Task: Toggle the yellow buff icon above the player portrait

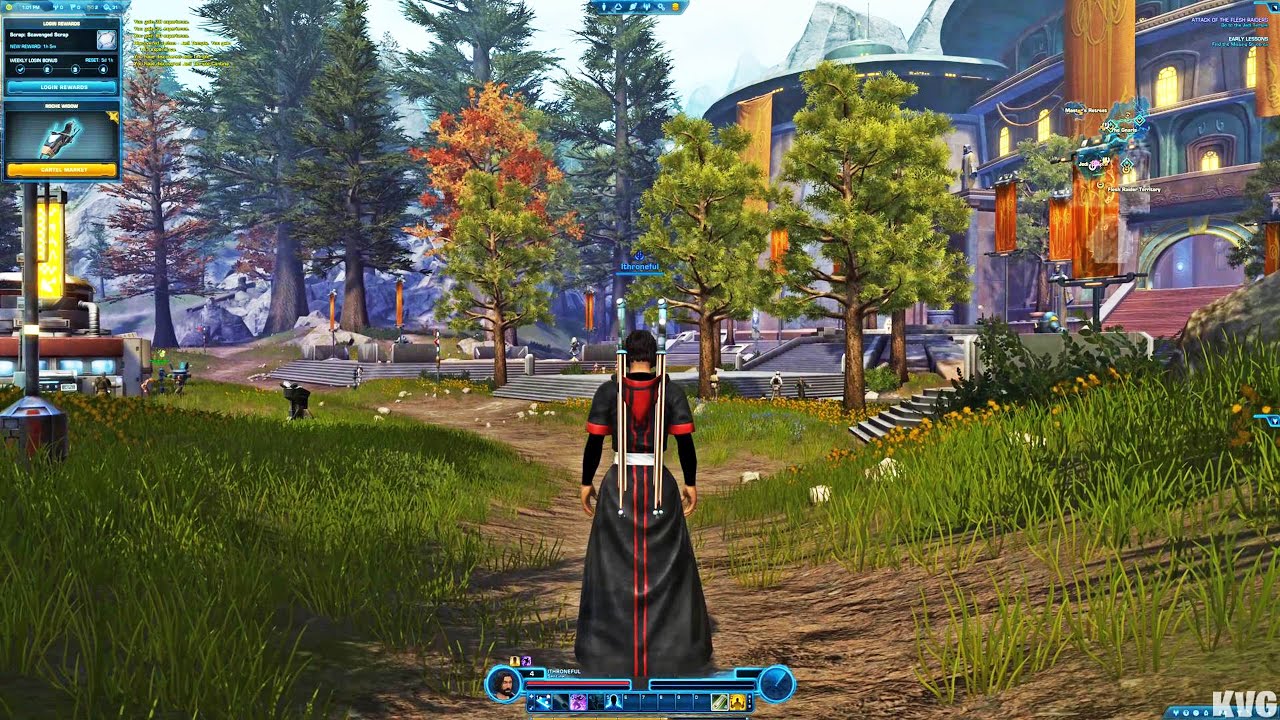Action: click(514, 660)
